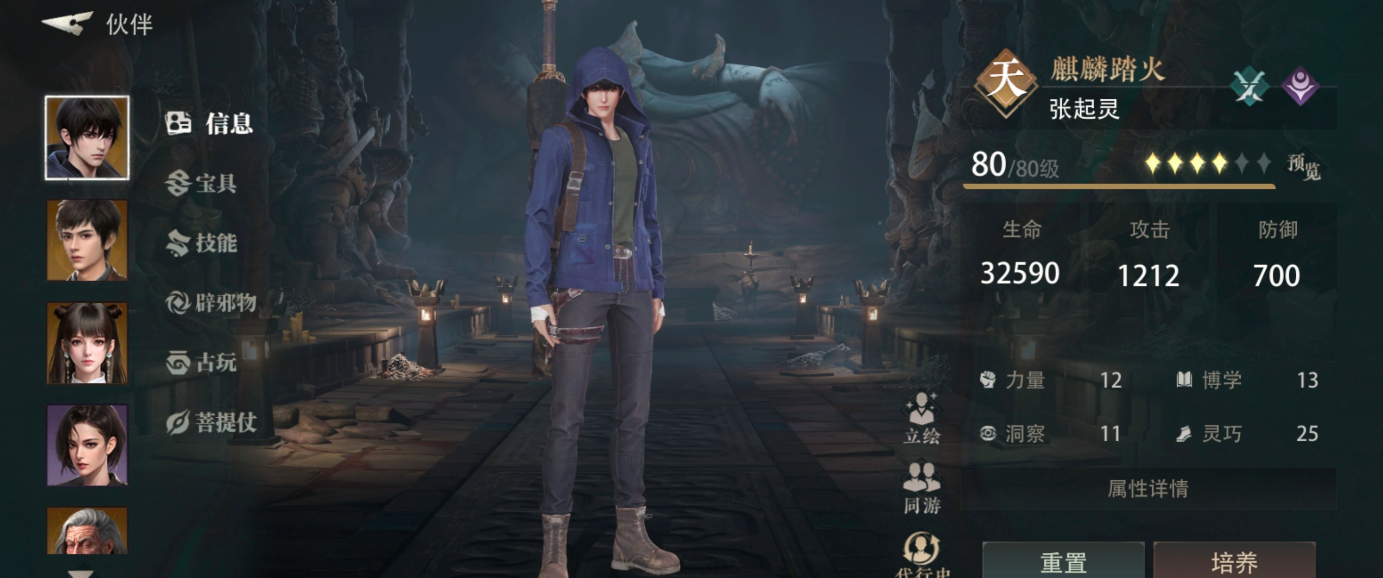Click the teal crossed-blades class icon
This screenshot has width=1383, height=578.
[x=1249, y=87]
